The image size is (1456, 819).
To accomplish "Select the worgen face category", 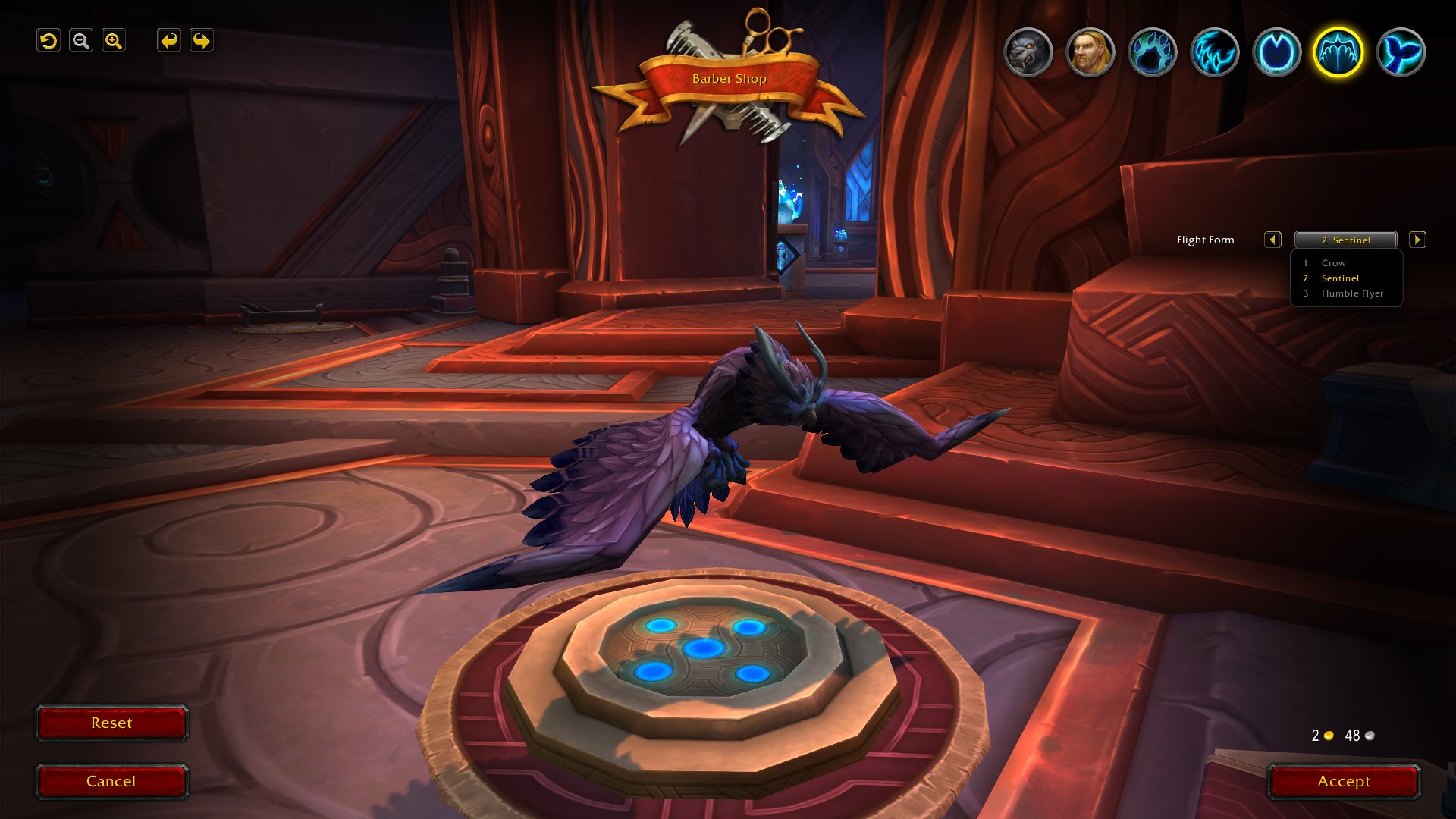I will pos(1028,52).
